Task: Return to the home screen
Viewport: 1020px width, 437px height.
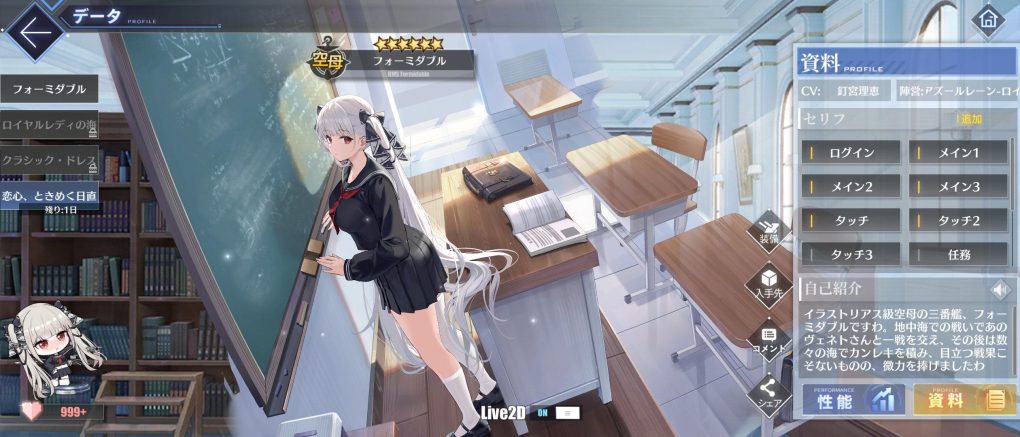Action: 989,19
